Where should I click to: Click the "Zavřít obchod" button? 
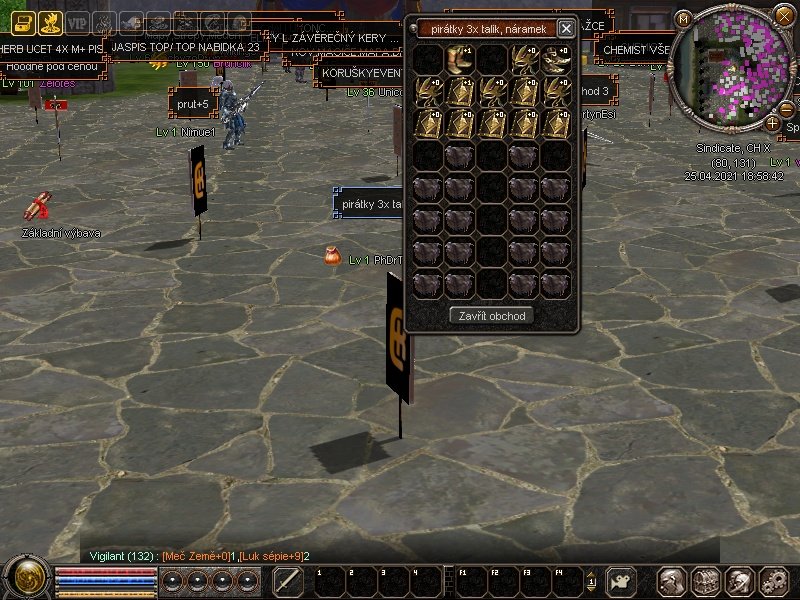[x=492, y=315]
